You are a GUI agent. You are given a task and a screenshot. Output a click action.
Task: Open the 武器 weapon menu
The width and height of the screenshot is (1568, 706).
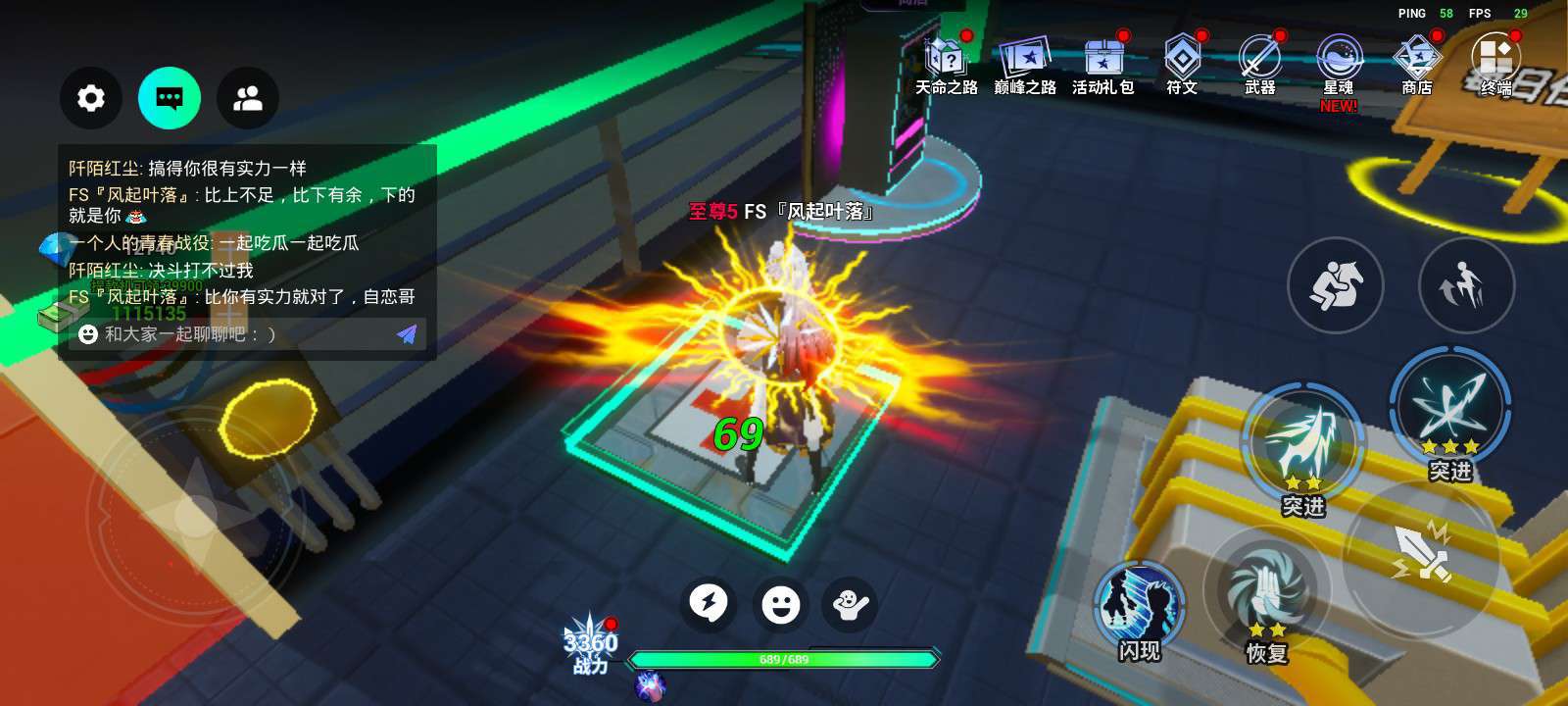tap(1260, 65)
